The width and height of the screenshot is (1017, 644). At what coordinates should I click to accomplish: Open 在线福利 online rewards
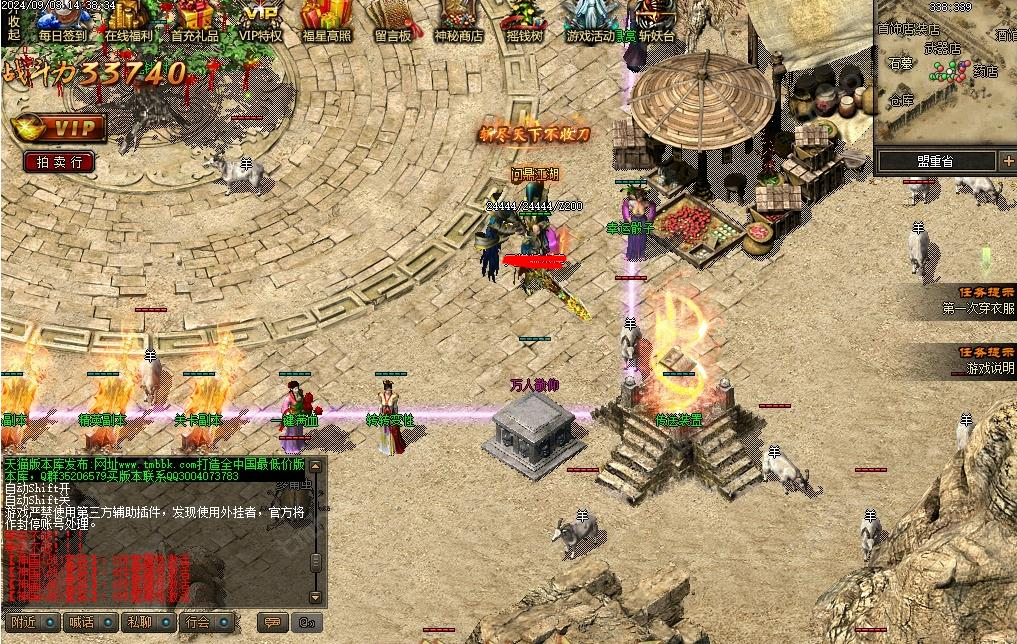(128, 20)
